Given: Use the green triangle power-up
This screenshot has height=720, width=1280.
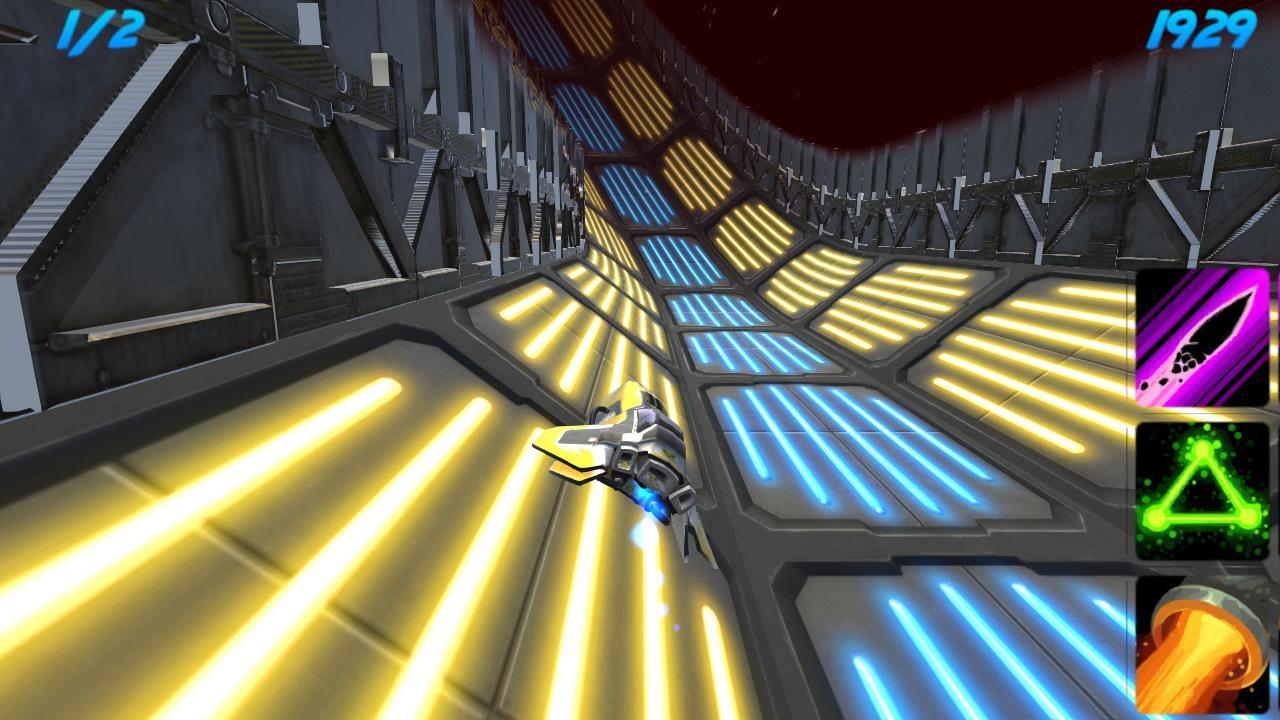Looking at the screenshot, I should (x=1202, y=491).
